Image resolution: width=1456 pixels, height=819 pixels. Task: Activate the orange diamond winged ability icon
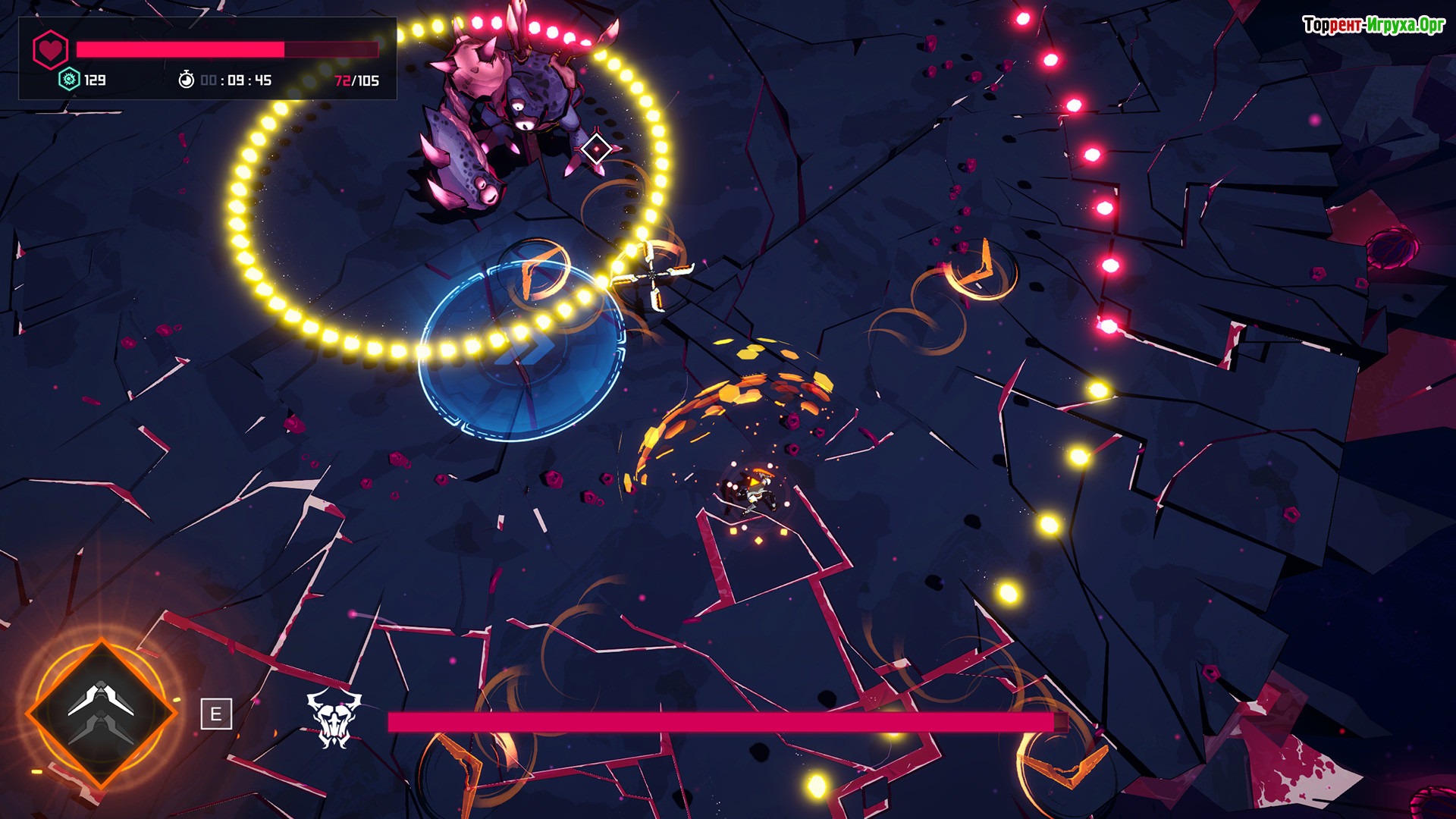(x=102, y=713)
